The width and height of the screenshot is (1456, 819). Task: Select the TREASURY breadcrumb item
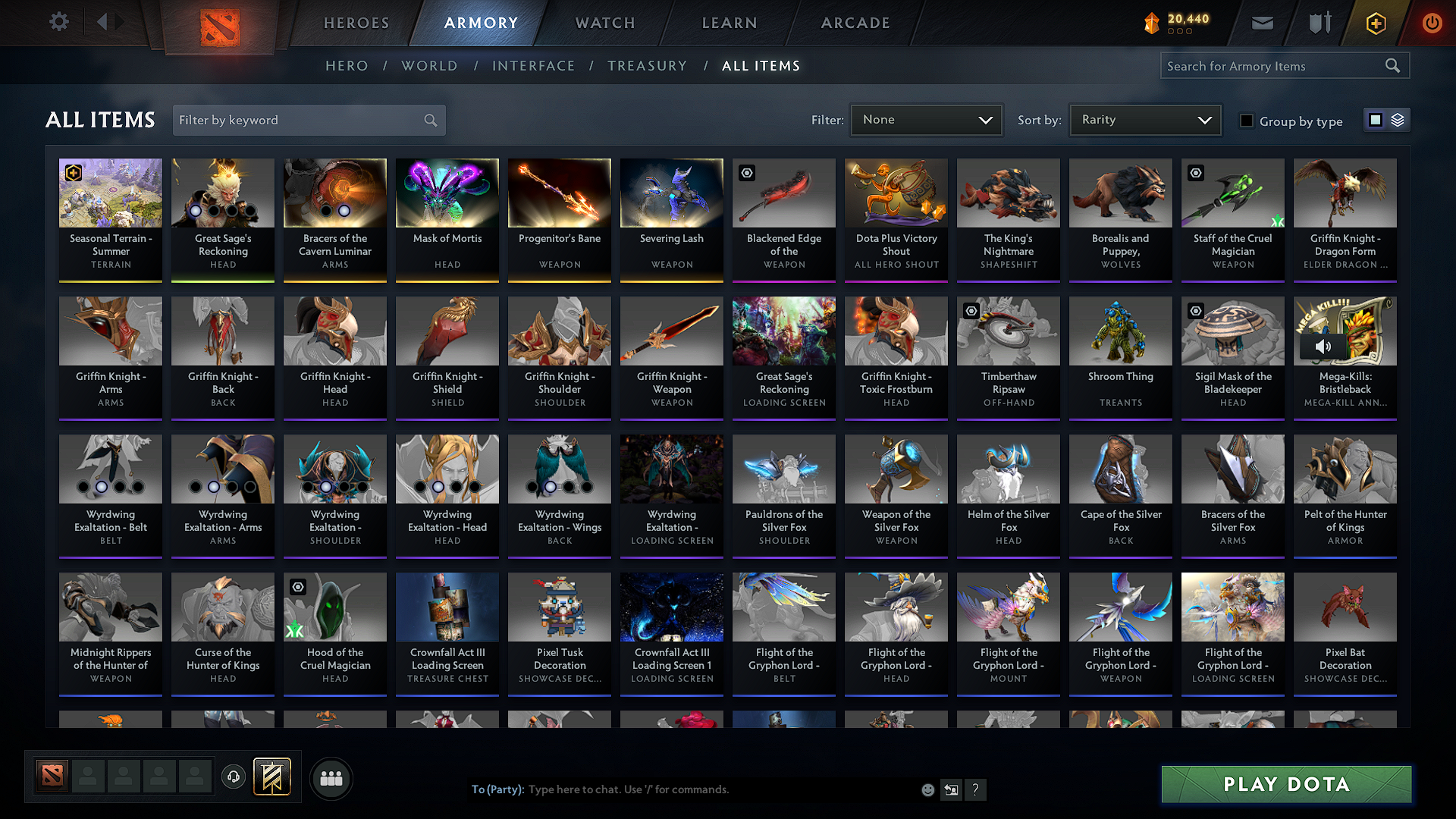[x=647, y=66]
